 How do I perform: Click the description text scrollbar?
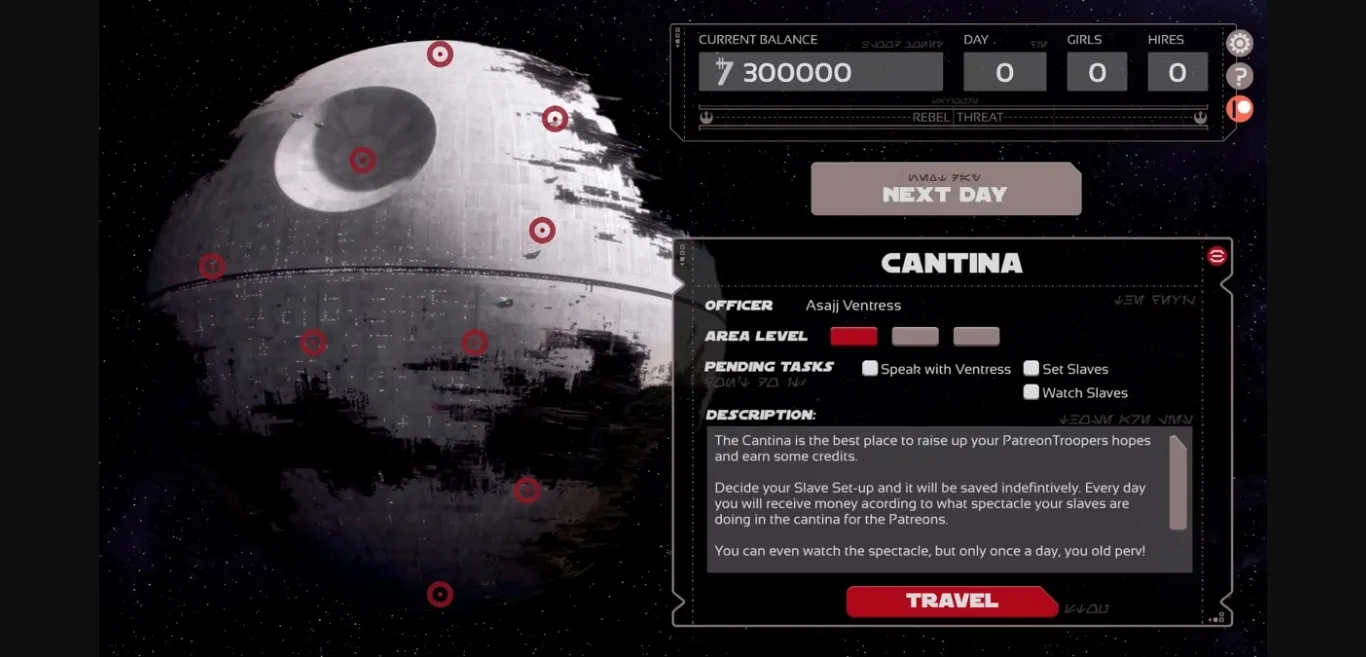pyautogui.click(x=1178, y=482)
